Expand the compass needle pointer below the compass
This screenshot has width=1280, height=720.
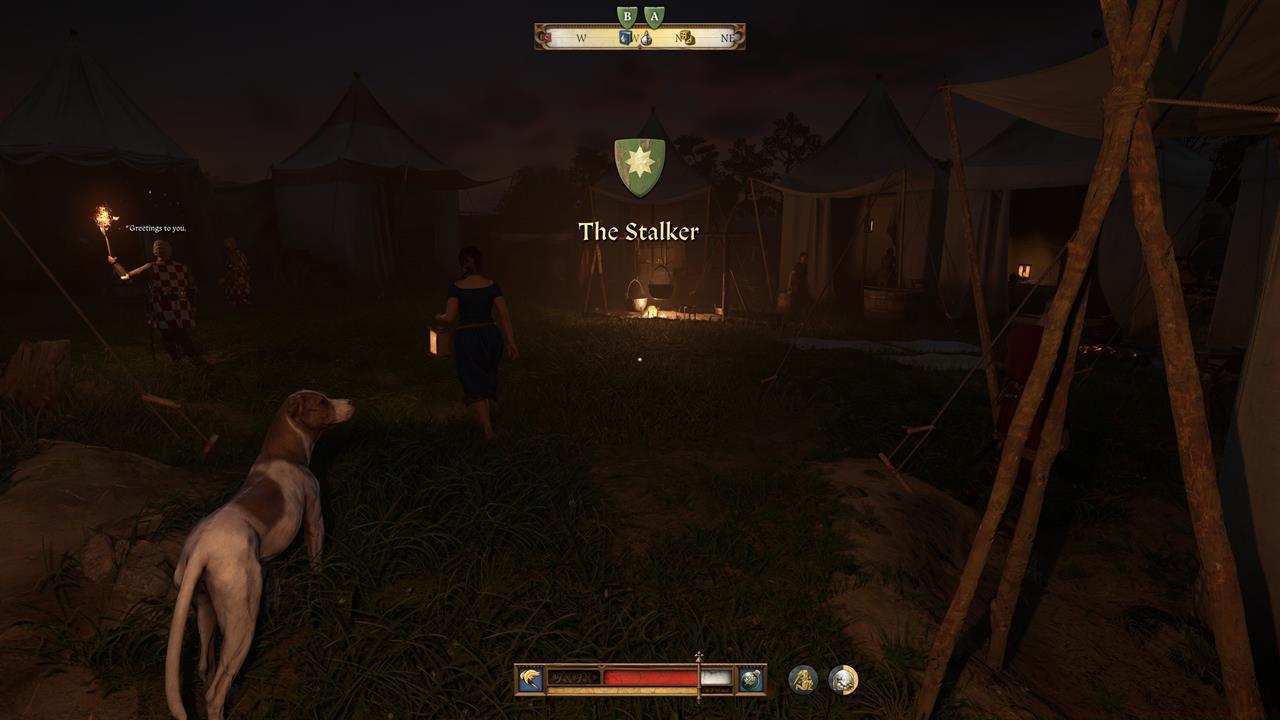click(x=640, y=48)
